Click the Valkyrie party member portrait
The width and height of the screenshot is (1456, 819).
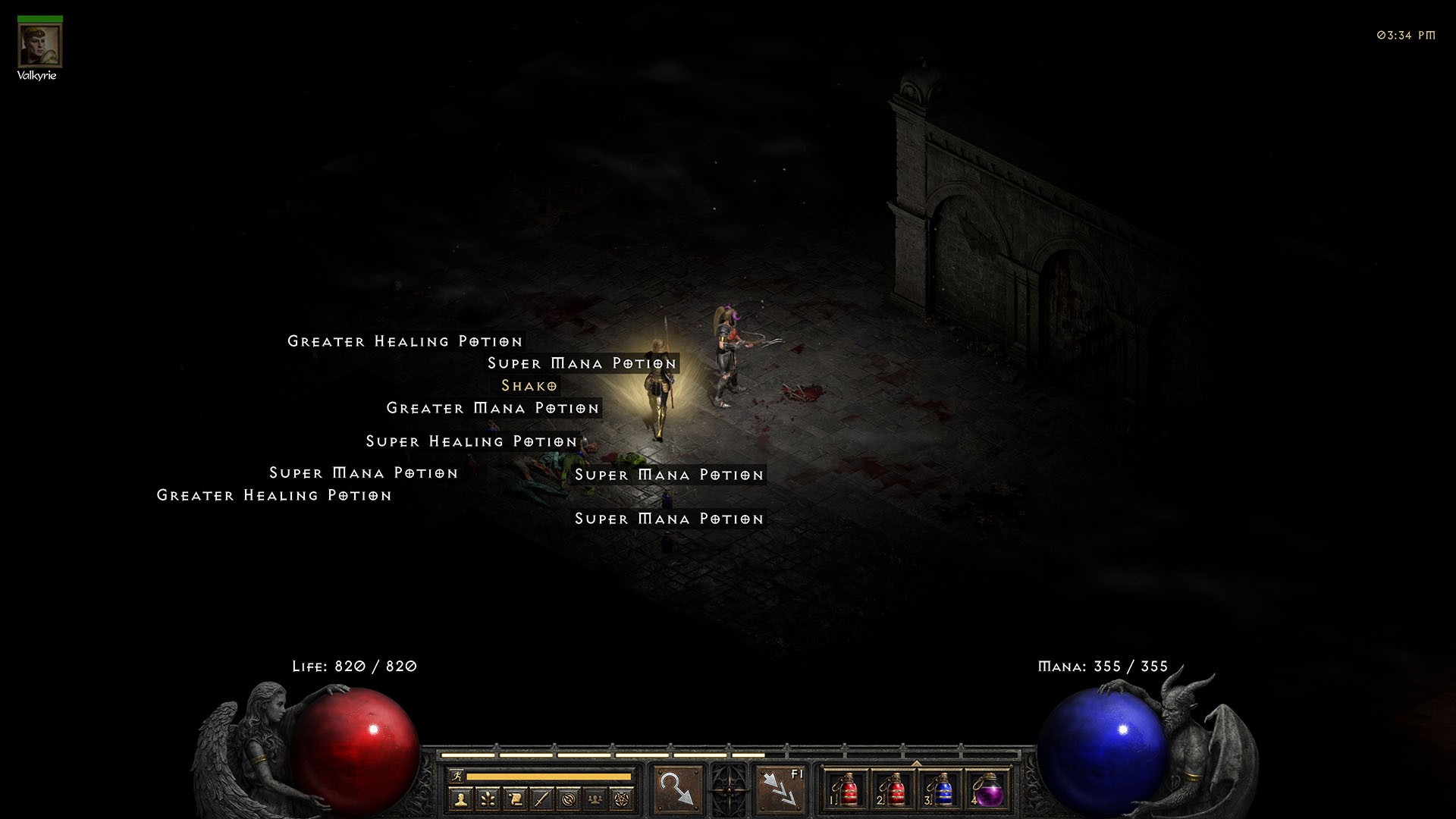[x=39, y=45]
